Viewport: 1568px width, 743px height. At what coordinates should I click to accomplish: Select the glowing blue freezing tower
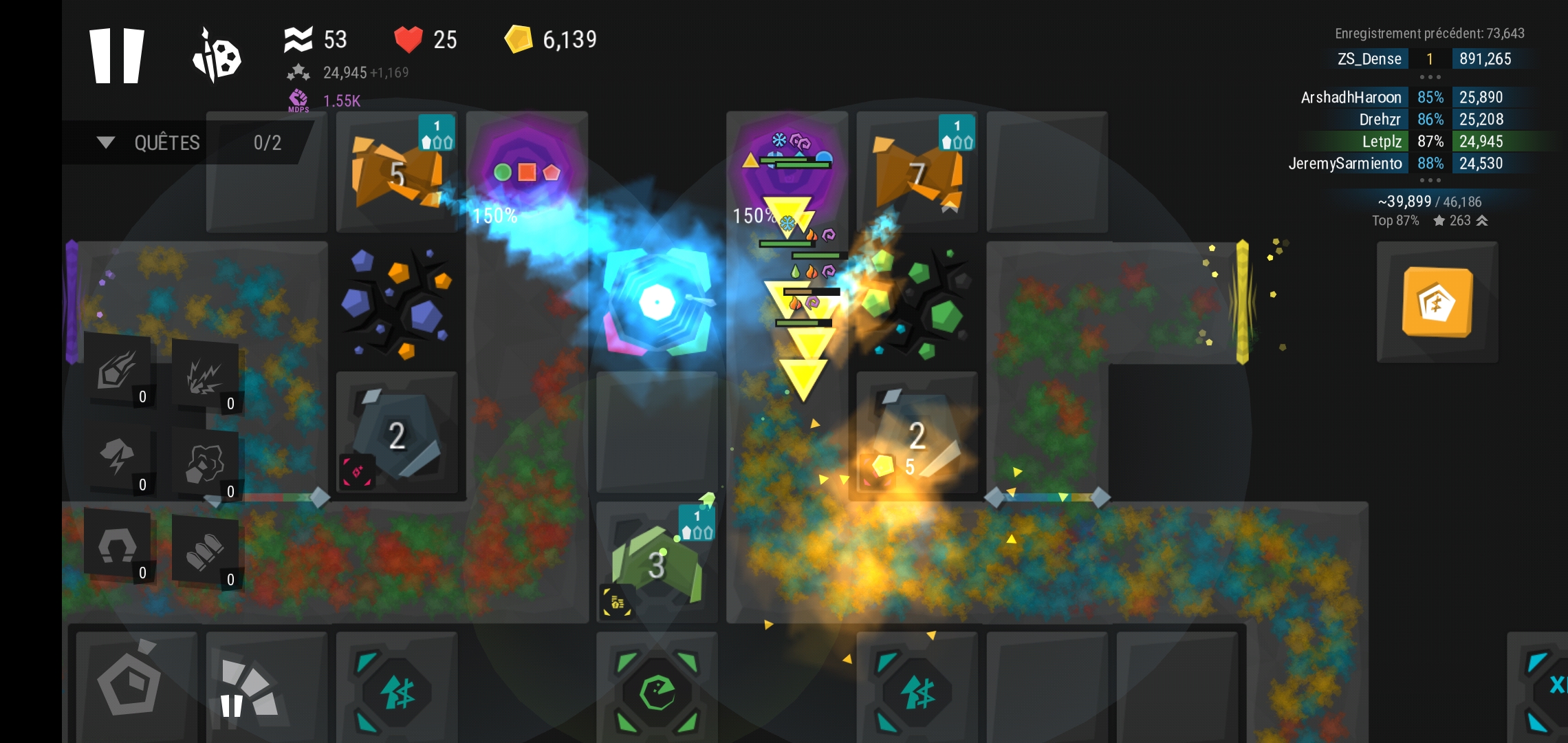point(657,303)
